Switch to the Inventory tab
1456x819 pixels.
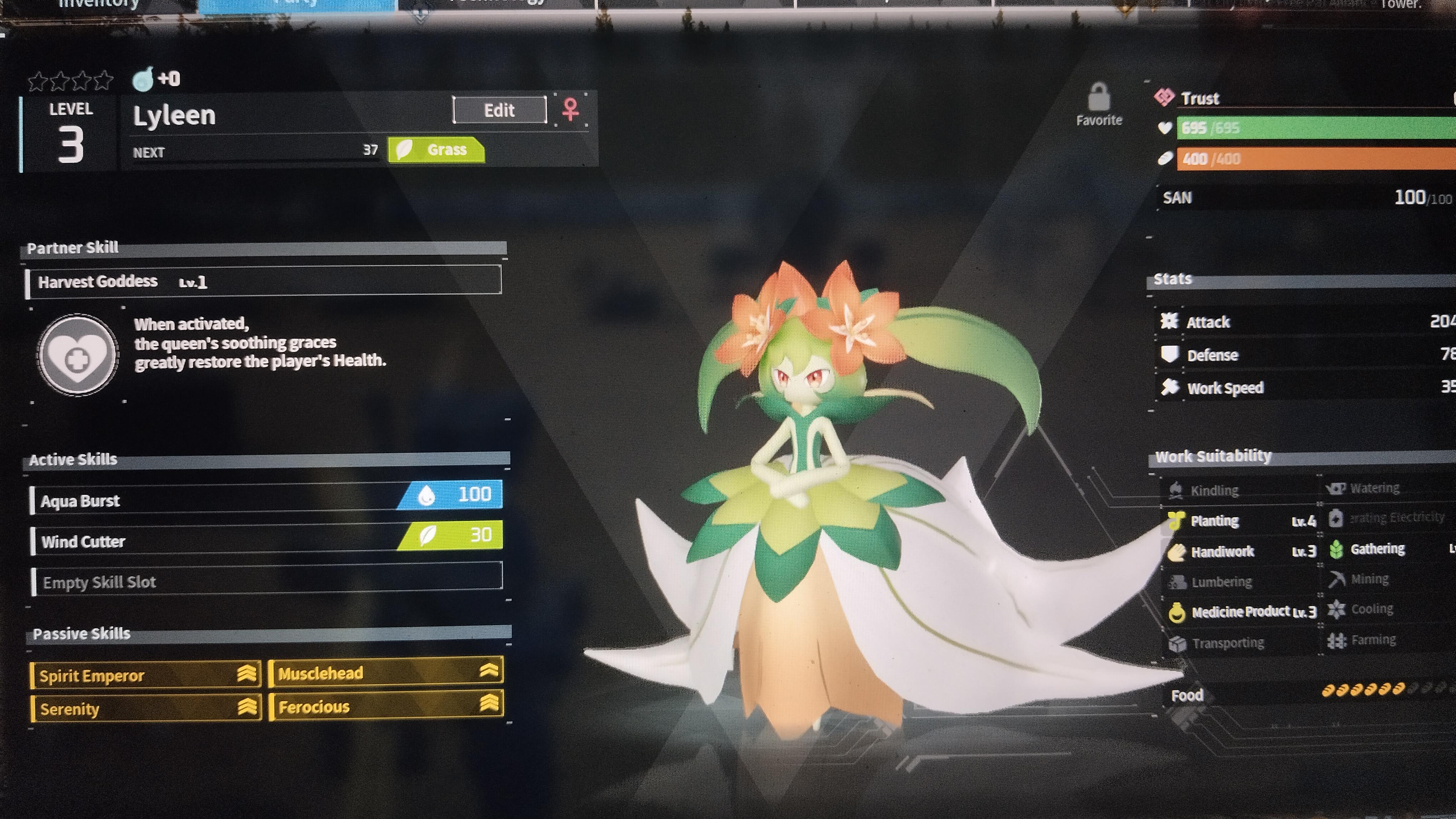(x=99, y=5)
